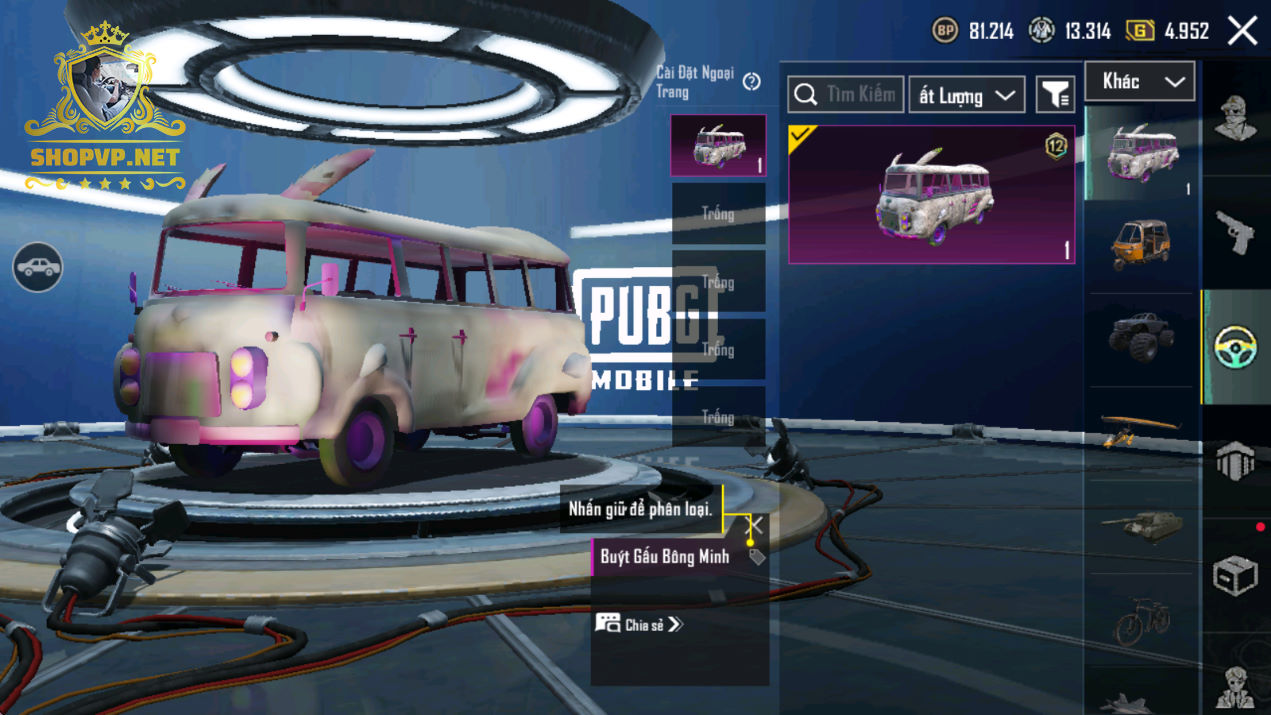The height and width of the screenshot is (715, 1271).
Task: Switch to the character outfit tab
Action: pyautogui.click(x=1235, y=118)
